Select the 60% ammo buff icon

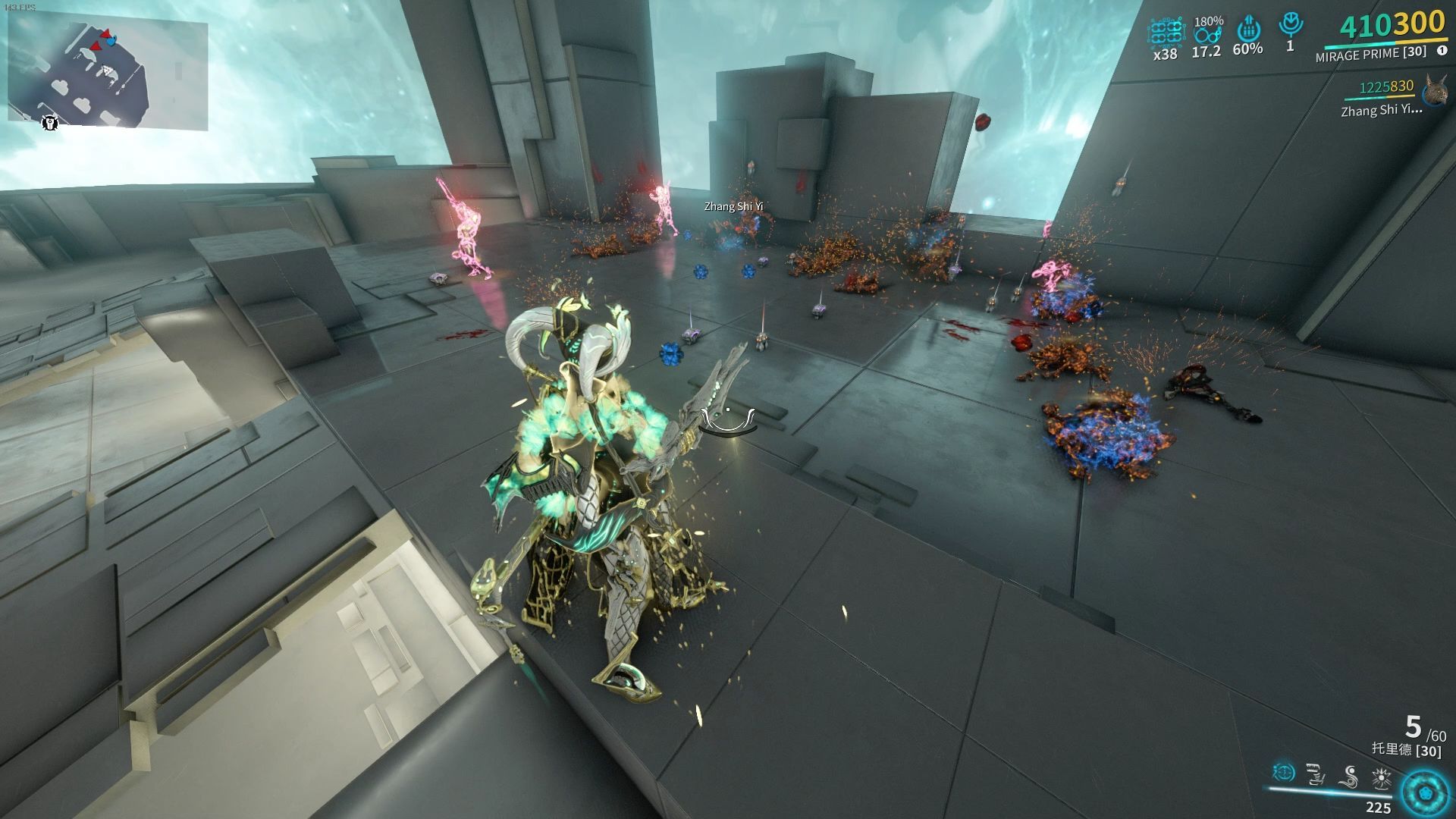[x=1247, y=31]
